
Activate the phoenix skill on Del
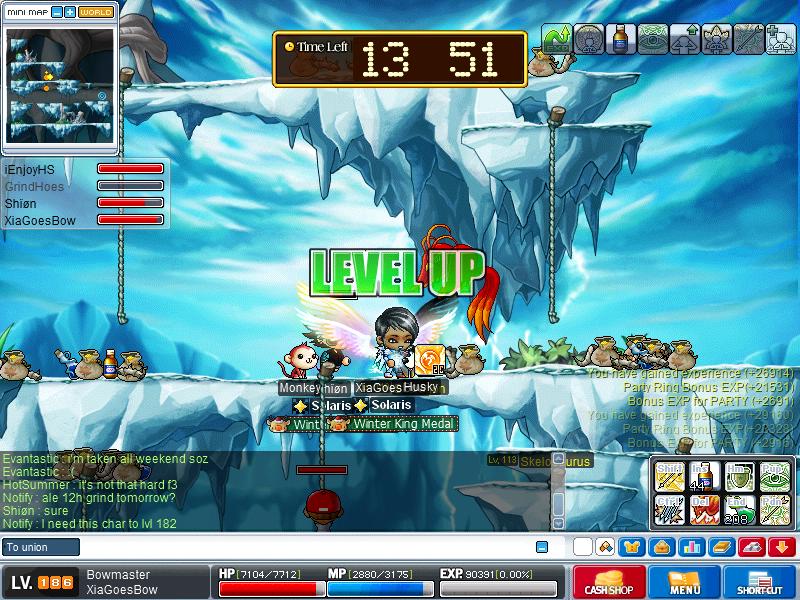[703, 510]
